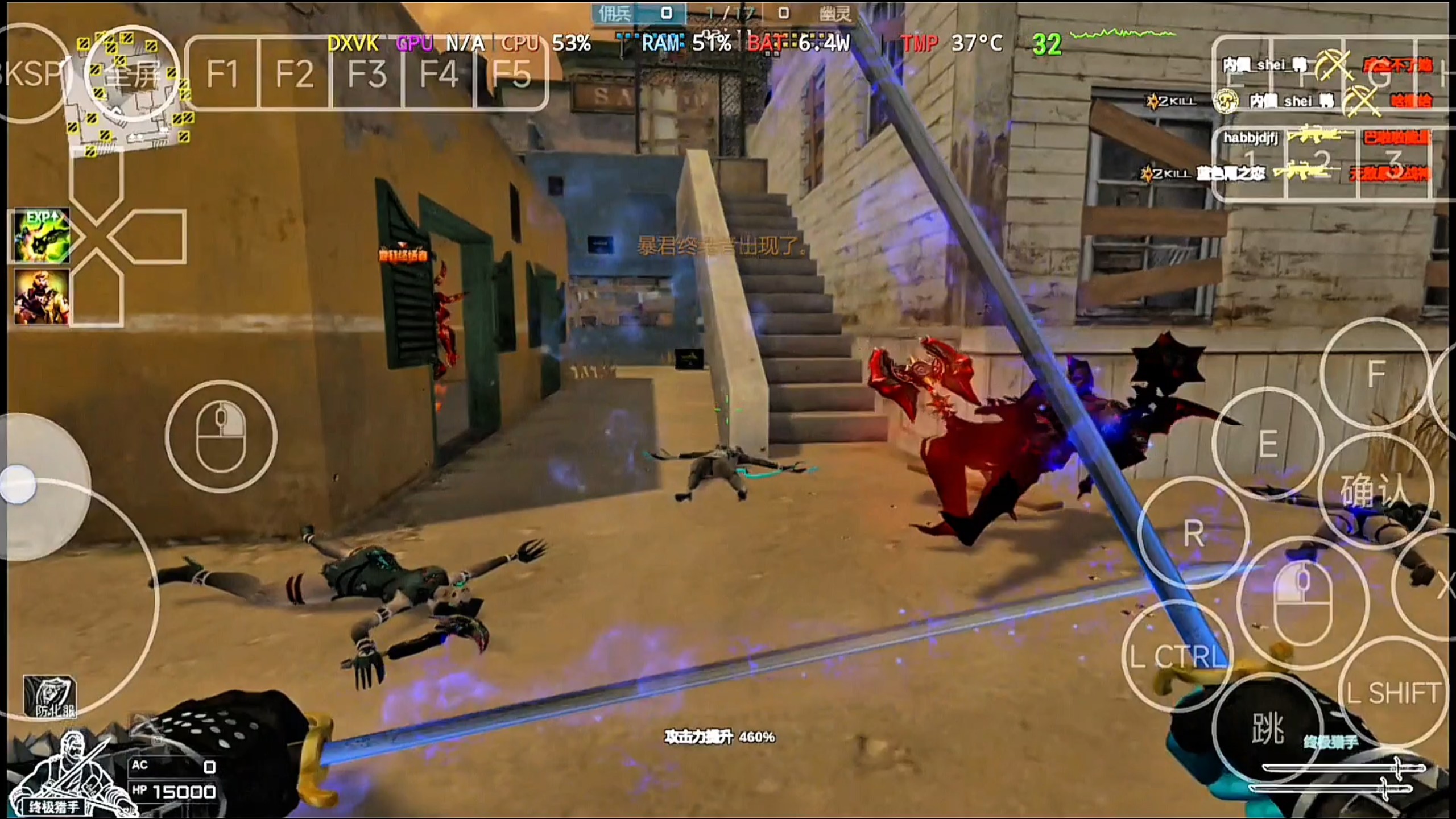
Task: Tap the F3 overlay key
Action: [x=367, y=73]
